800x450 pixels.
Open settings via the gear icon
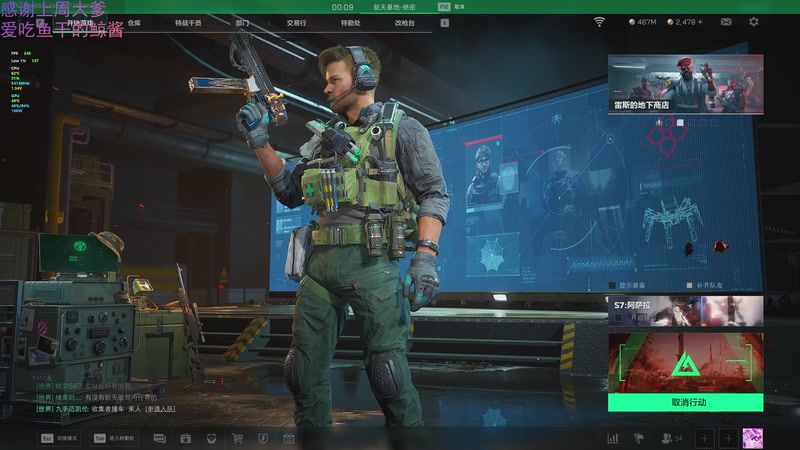click(754, 21)
